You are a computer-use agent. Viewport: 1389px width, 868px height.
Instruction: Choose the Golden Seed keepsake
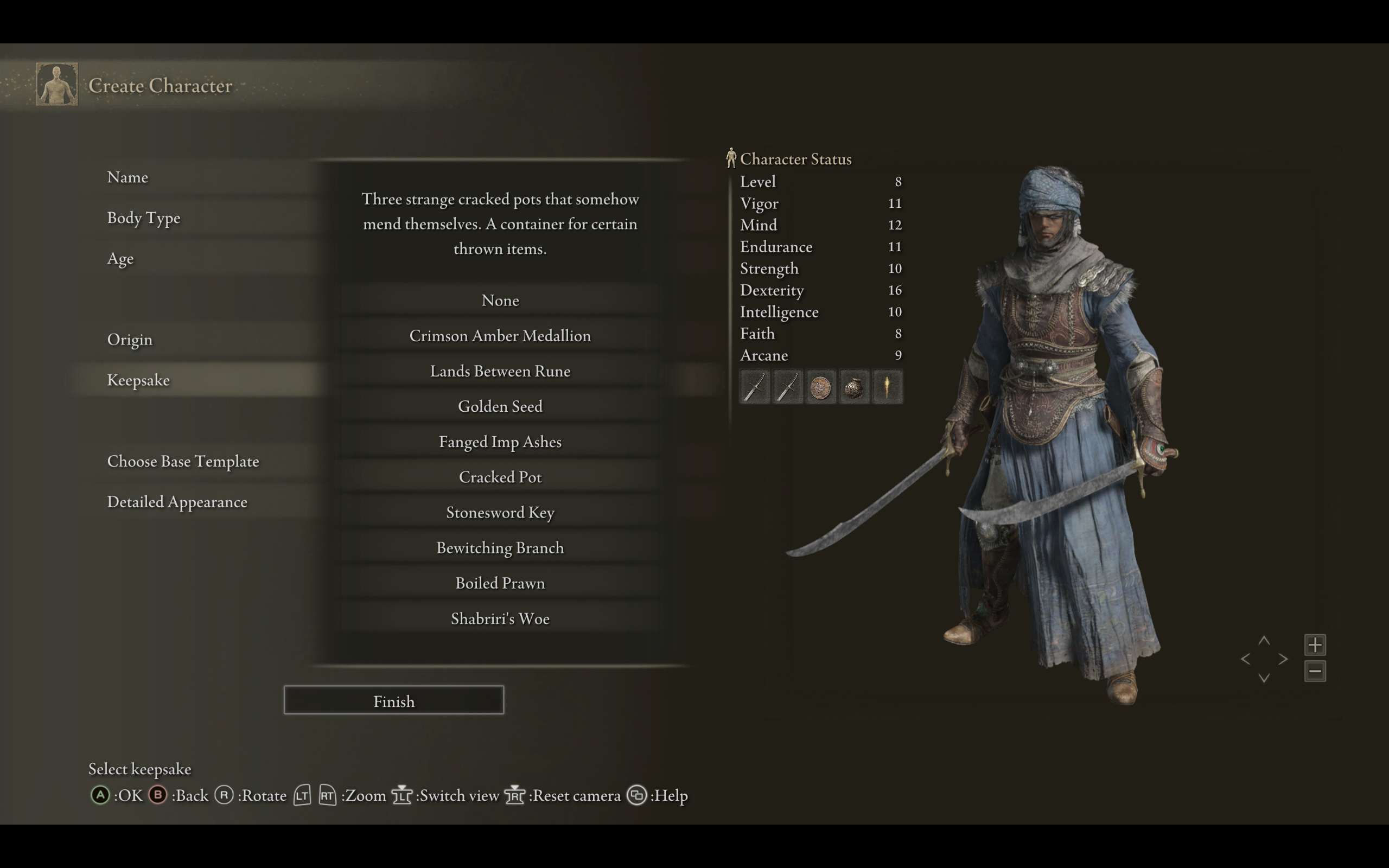[x=500, y=406]
